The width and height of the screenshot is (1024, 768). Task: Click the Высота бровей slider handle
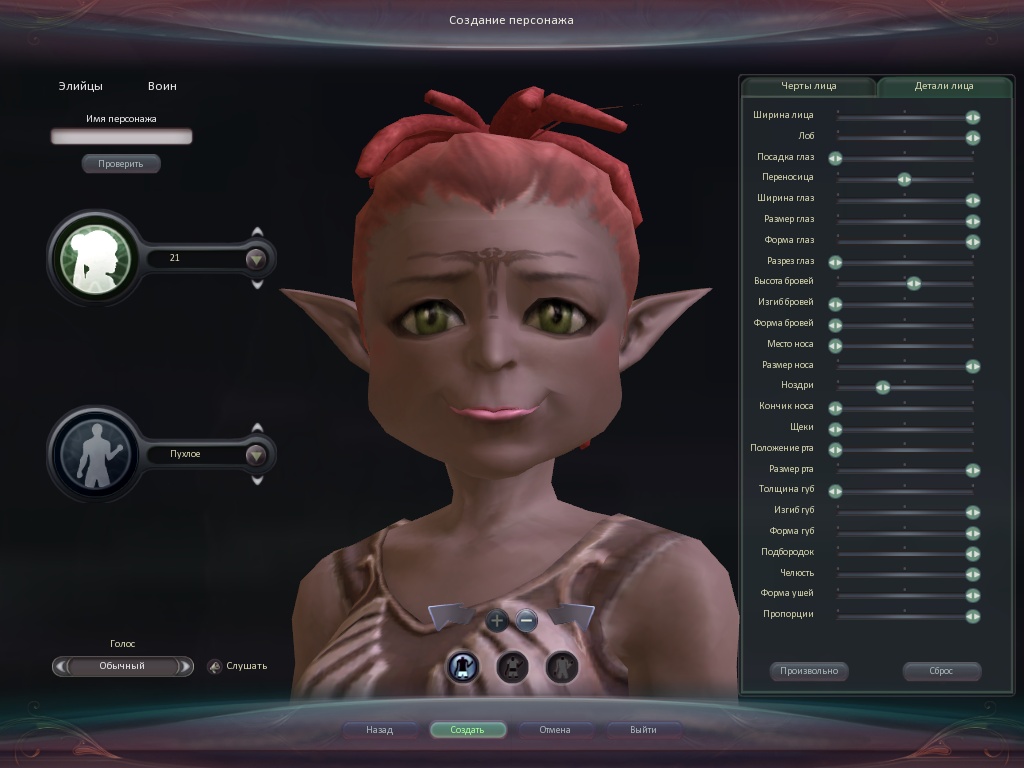913,283
